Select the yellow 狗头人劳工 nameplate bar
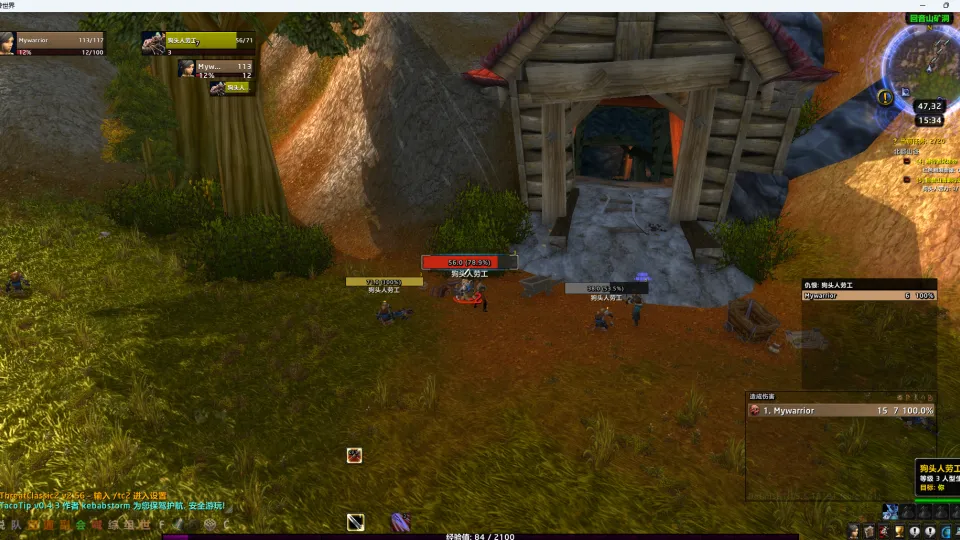Screen dimensions: 960x540 [x=384, y=282]
